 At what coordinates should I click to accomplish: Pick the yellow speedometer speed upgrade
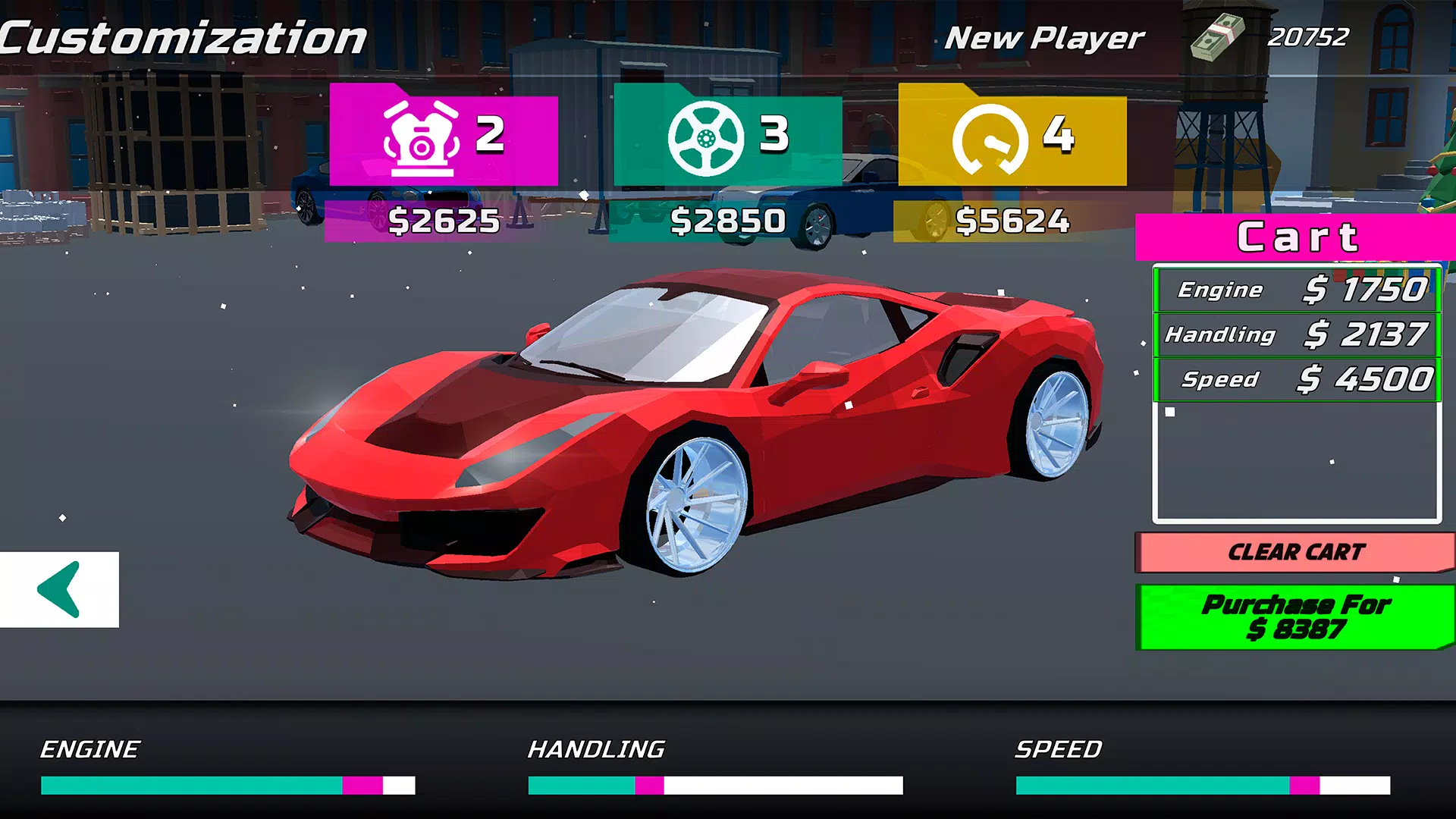(1012, 138)
